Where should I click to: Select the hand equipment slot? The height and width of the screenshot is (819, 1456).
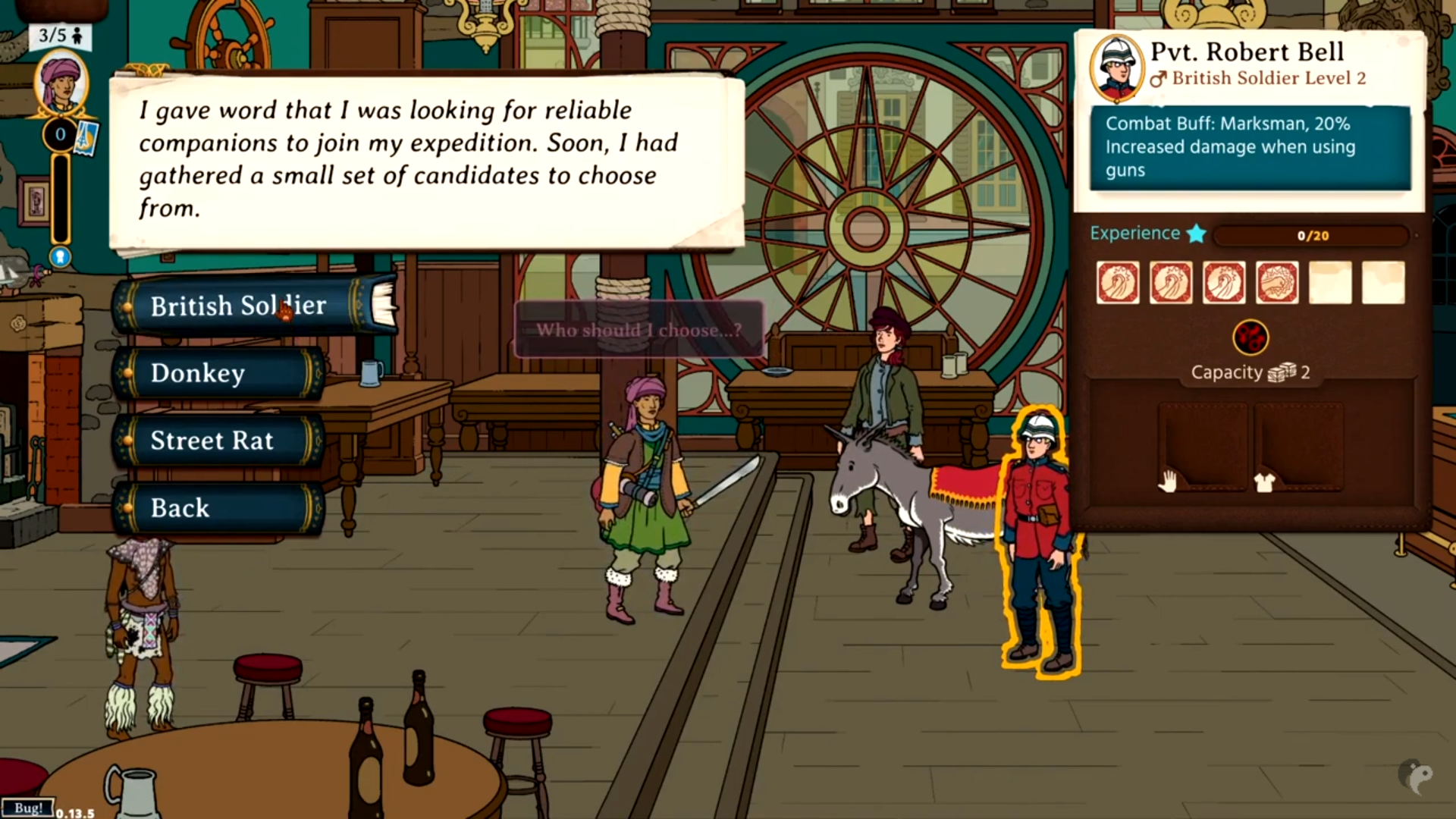1203,448
